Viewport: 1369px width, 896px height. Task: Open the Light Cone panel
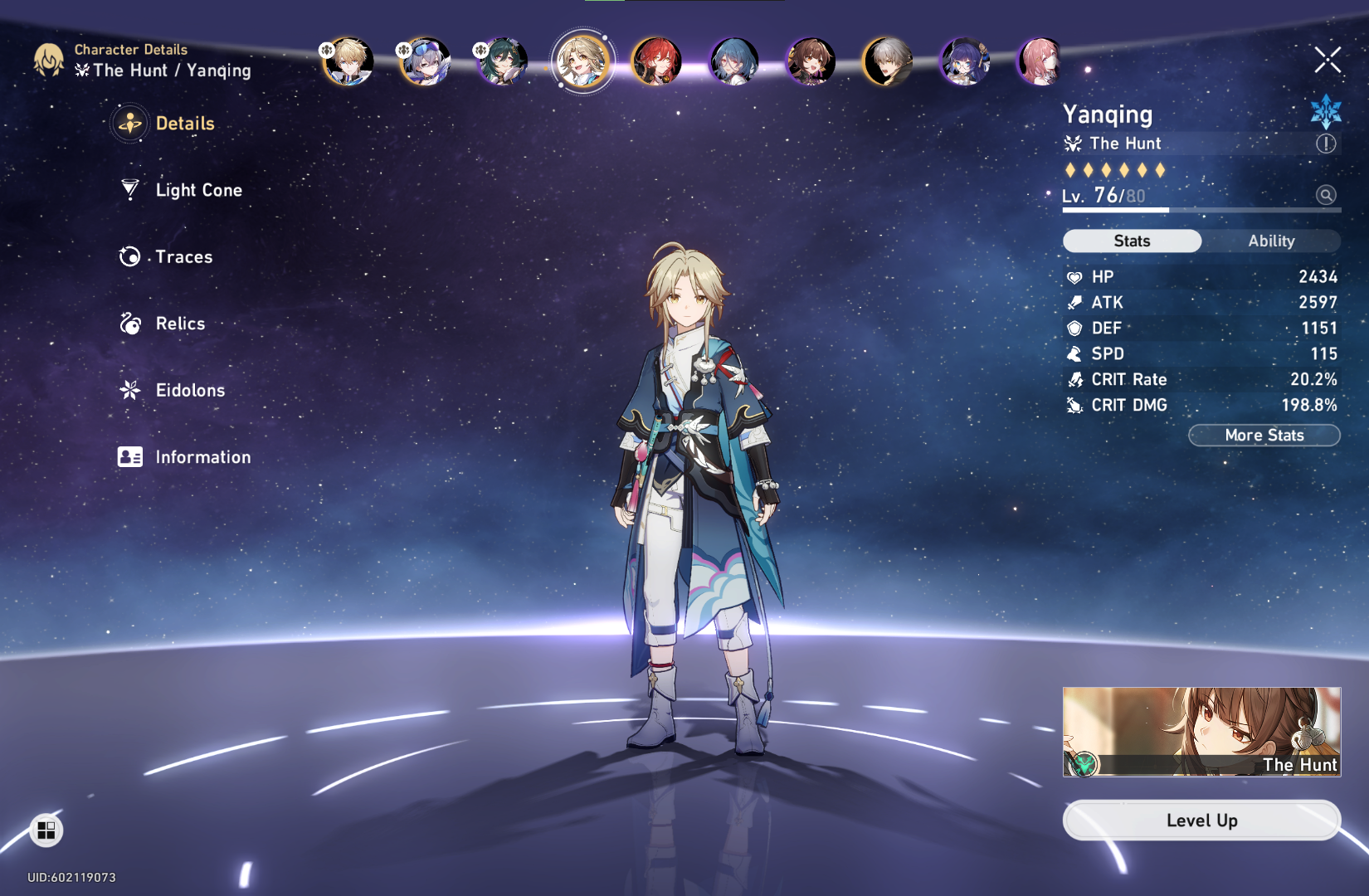pyautogui.click(x=199, y=190)
